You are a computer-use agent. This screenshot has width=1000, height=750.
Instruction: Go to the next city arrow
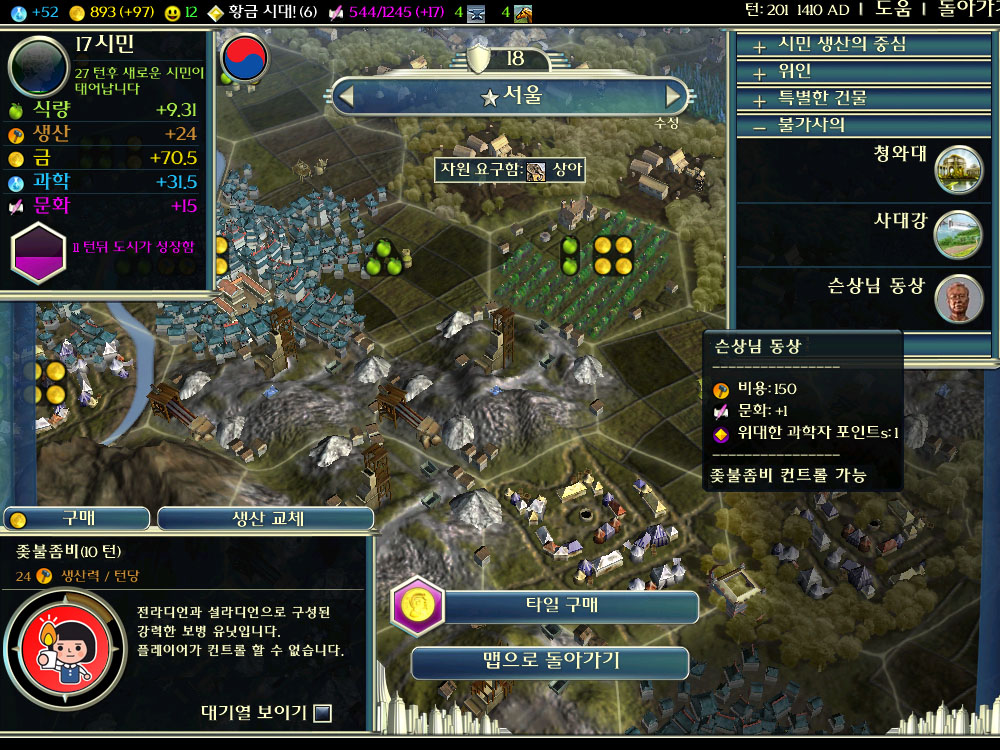pos(674,97)
